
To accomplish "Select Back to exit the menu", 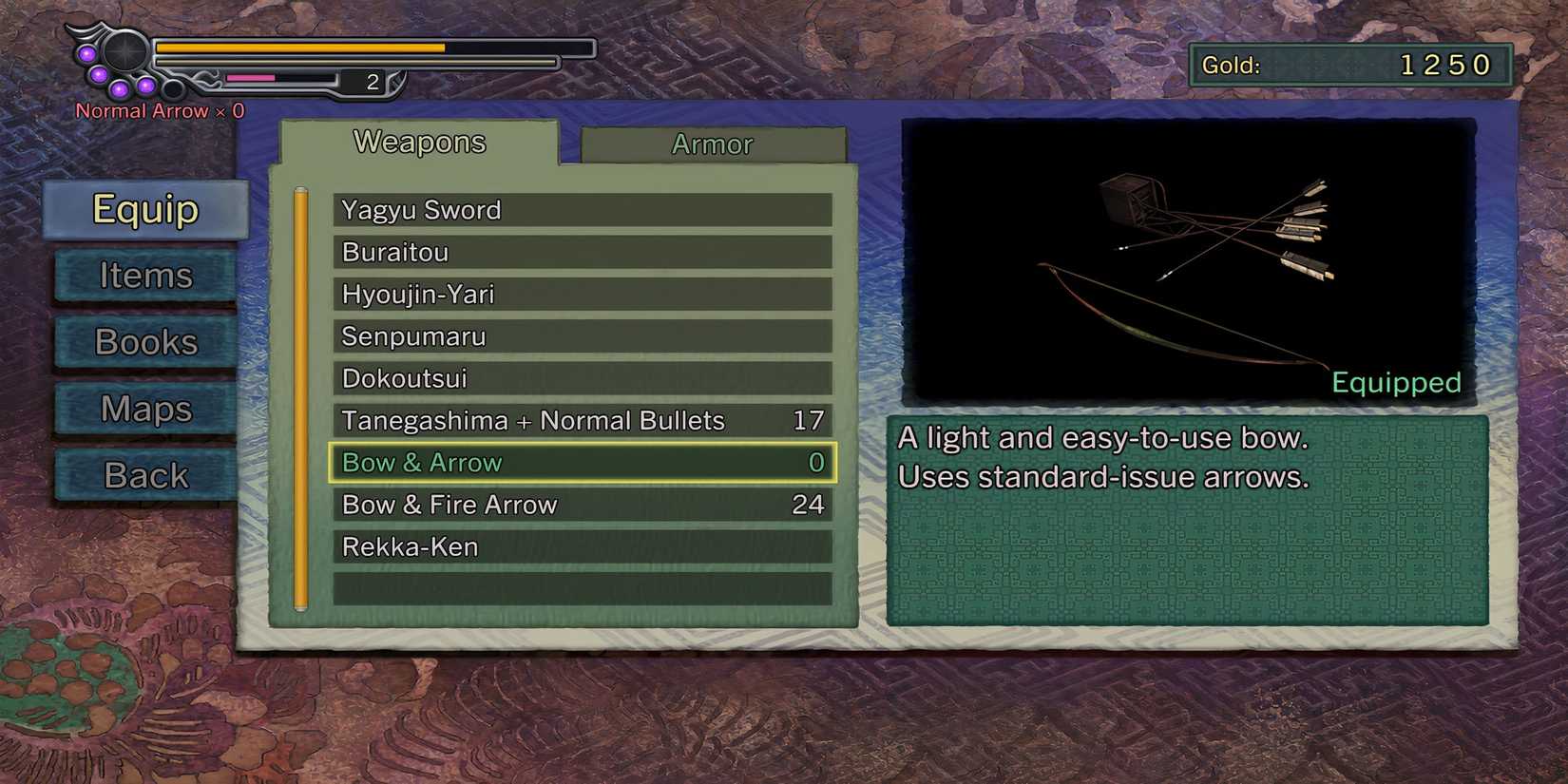I will pos(144,474).
